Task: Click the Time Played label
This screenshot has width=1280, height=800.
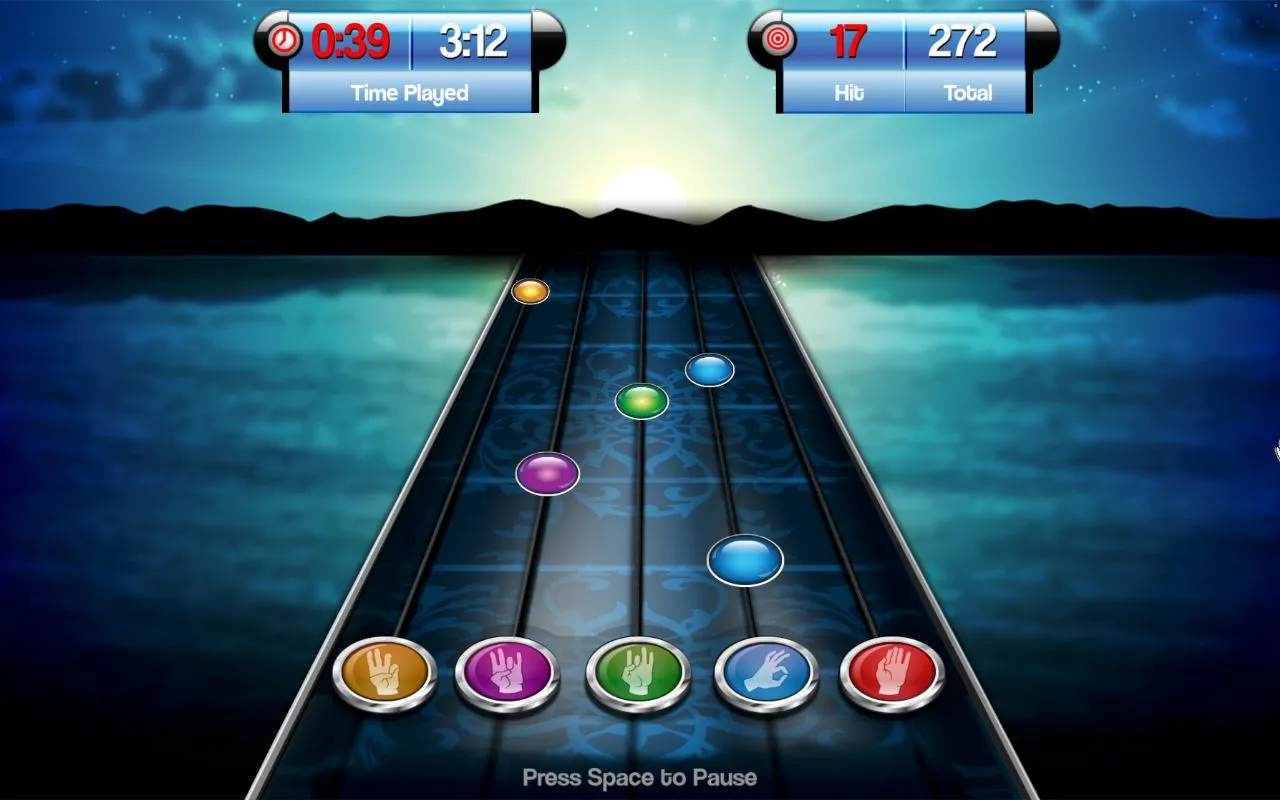Action: [410, 93]
